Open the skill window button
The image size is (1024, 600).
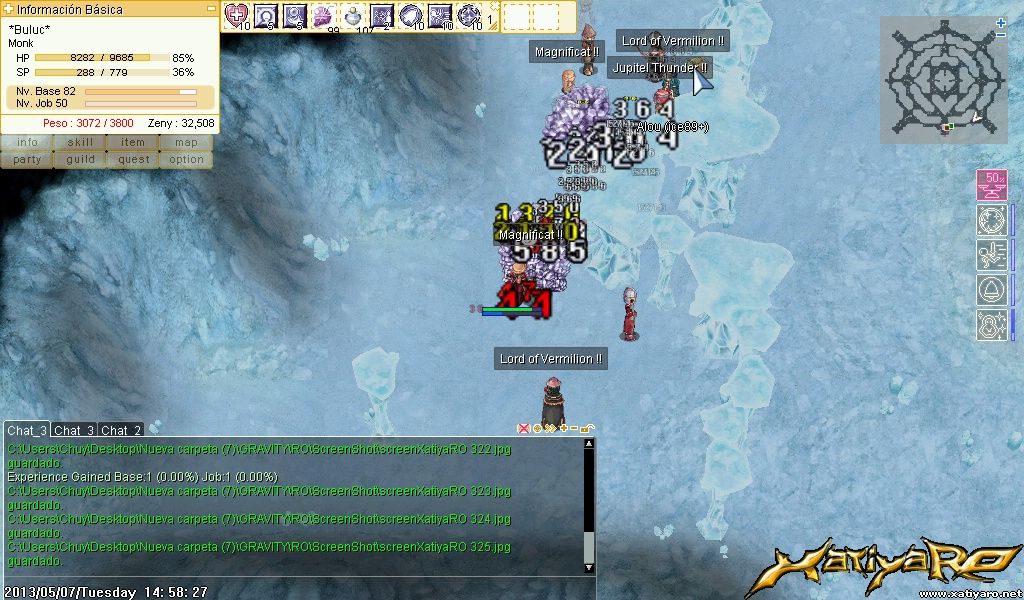click(80, 142)
